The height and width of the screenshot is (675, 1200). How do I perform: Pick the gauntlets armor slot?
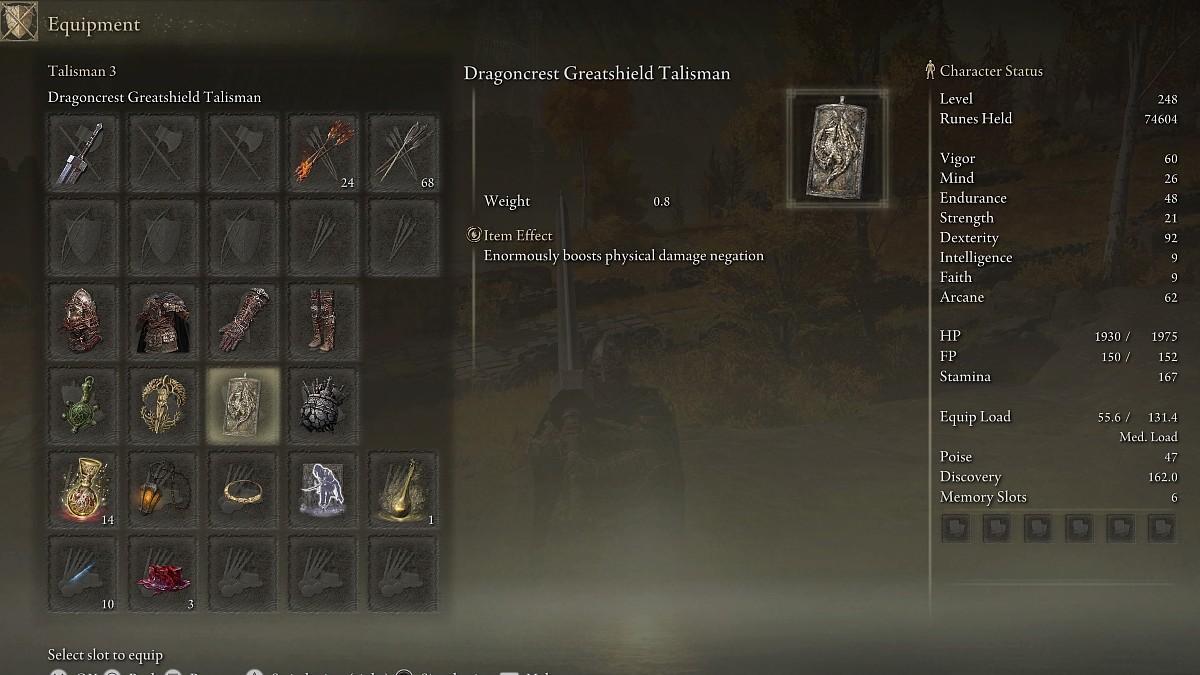(x=243, y=321)
